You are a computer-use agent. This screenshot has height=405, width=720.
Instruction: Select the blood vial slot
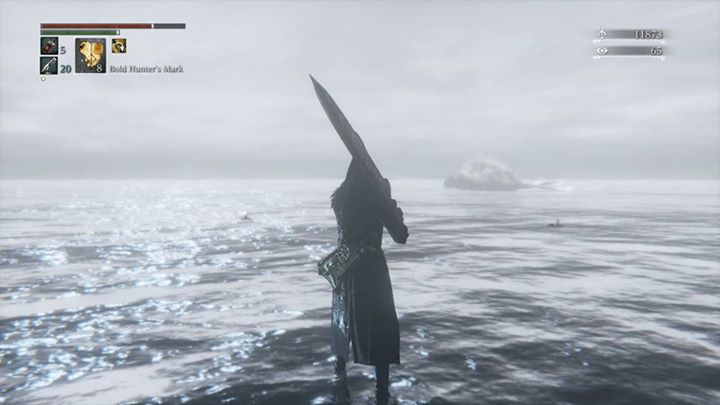tap(49, 45)
